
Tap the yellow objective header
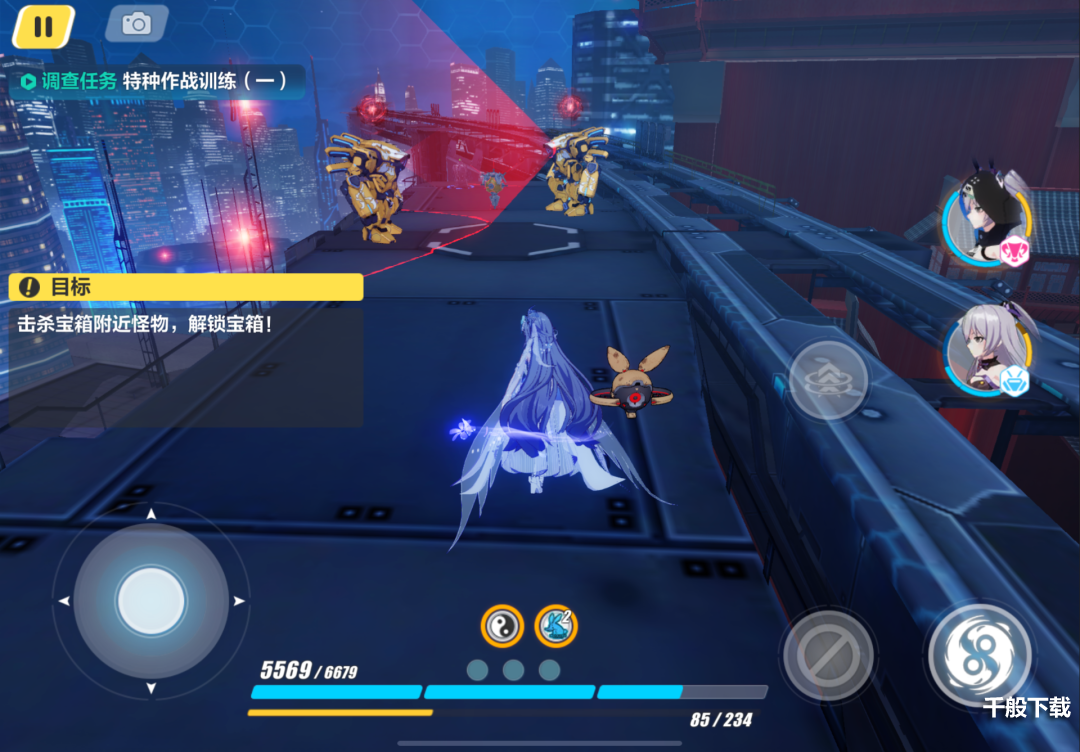[186, 287]
